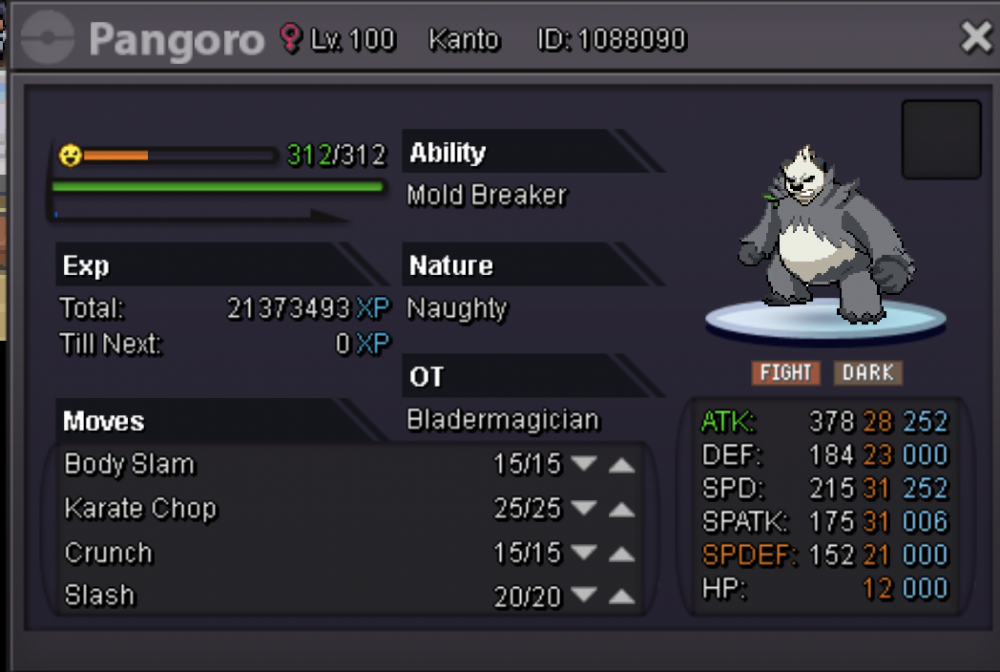Image resolution: width=1000 pixels, height=672 pixels.
Task: Click the empty held item slot
Action: point(941,139)
